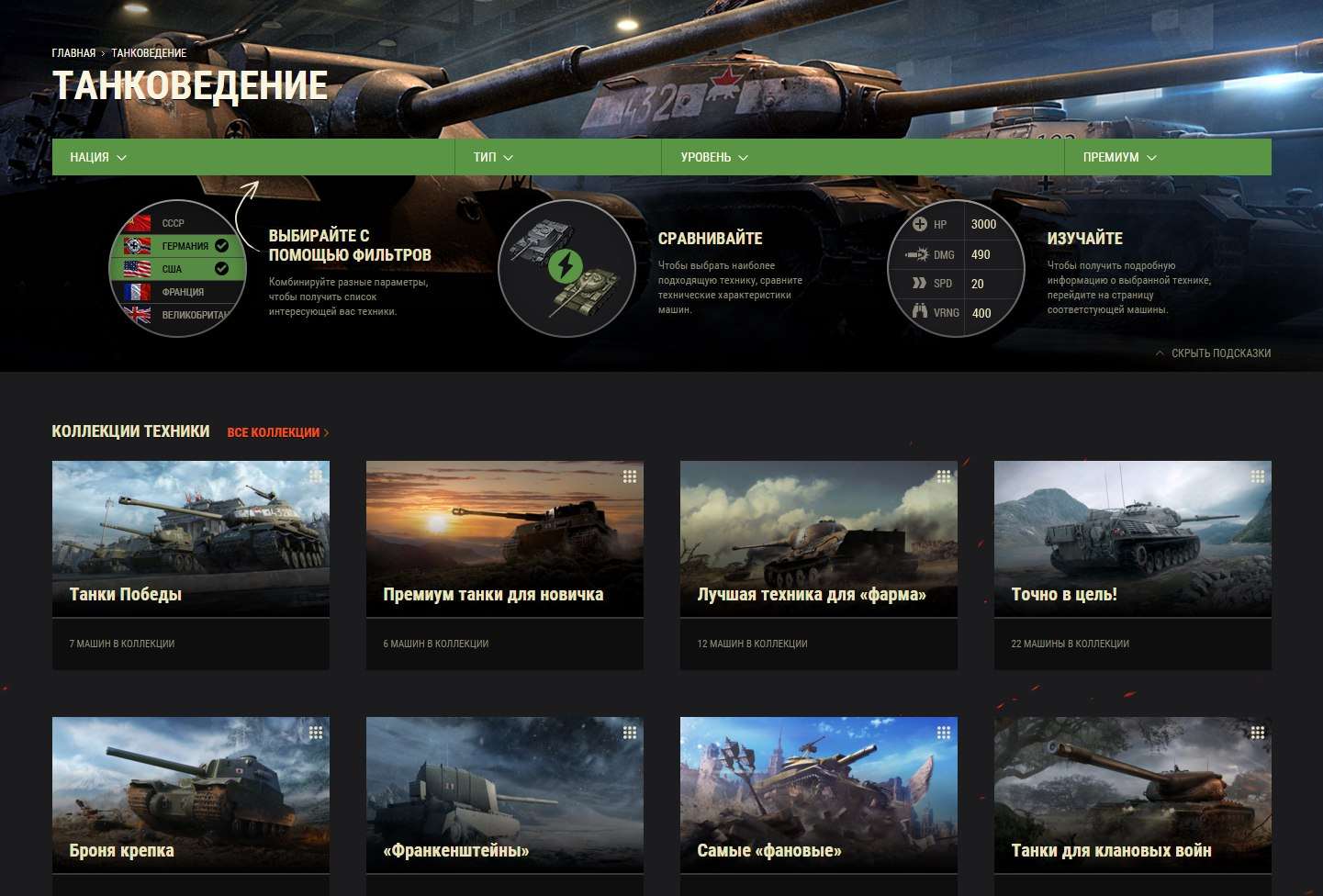The height and width of the screenshot is (896, 1323).
Task: Go to Главная breadcrumb link
Action: (x=73, y=53)
